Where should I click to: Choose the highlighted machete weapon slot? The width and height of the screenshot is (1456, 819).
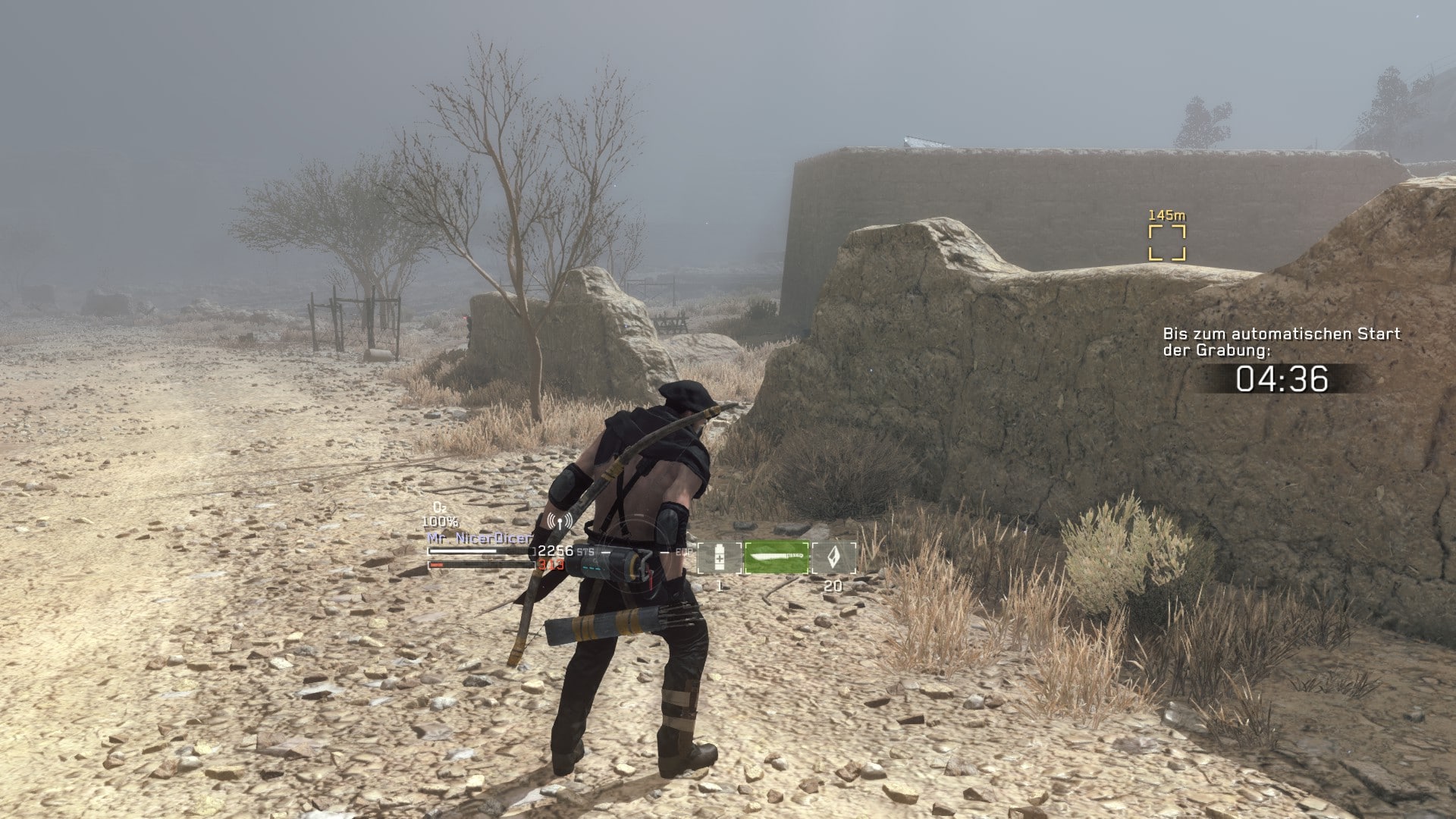point(777,558)
